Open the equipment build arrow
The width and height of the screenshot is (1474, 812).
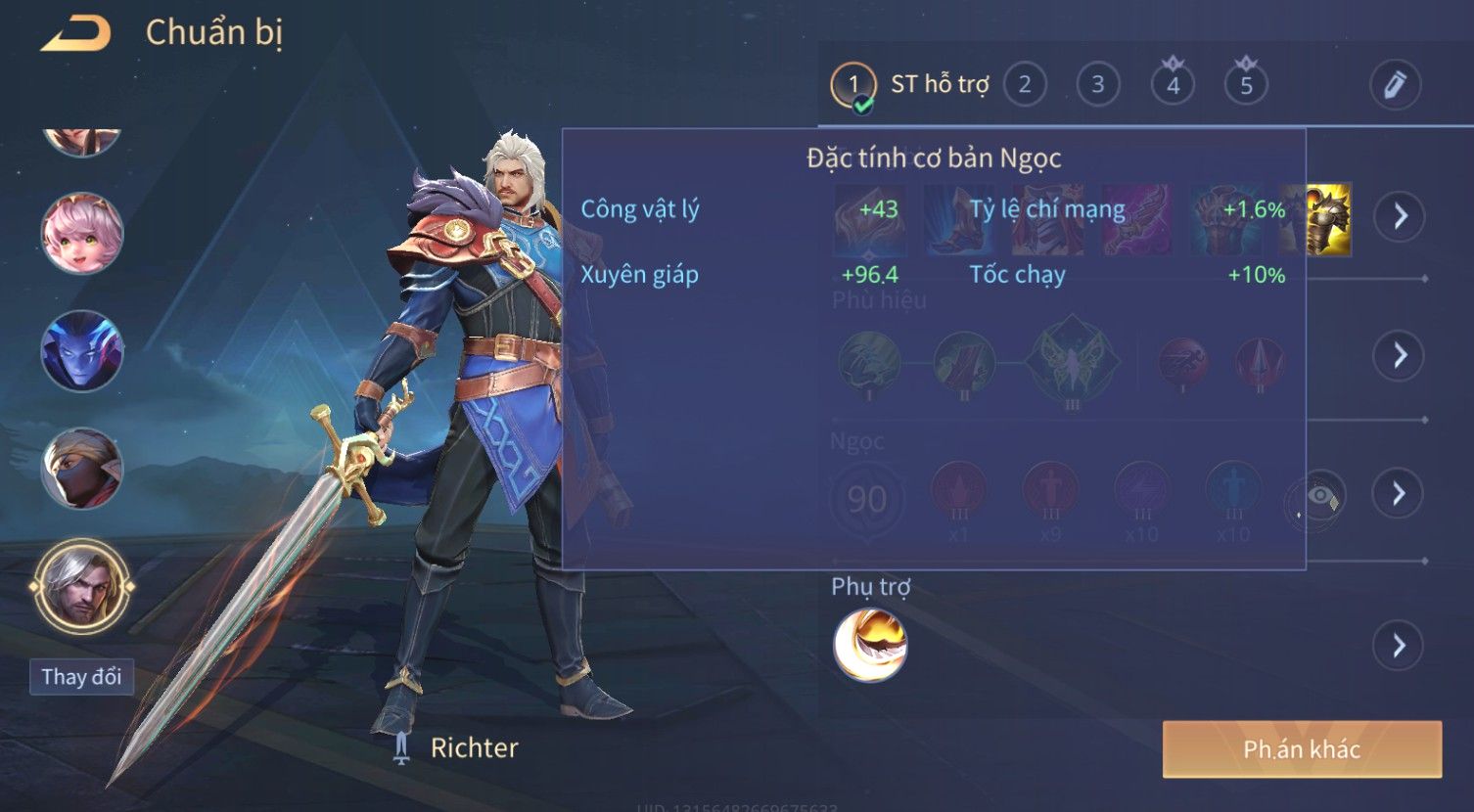tap(1400, 216)
